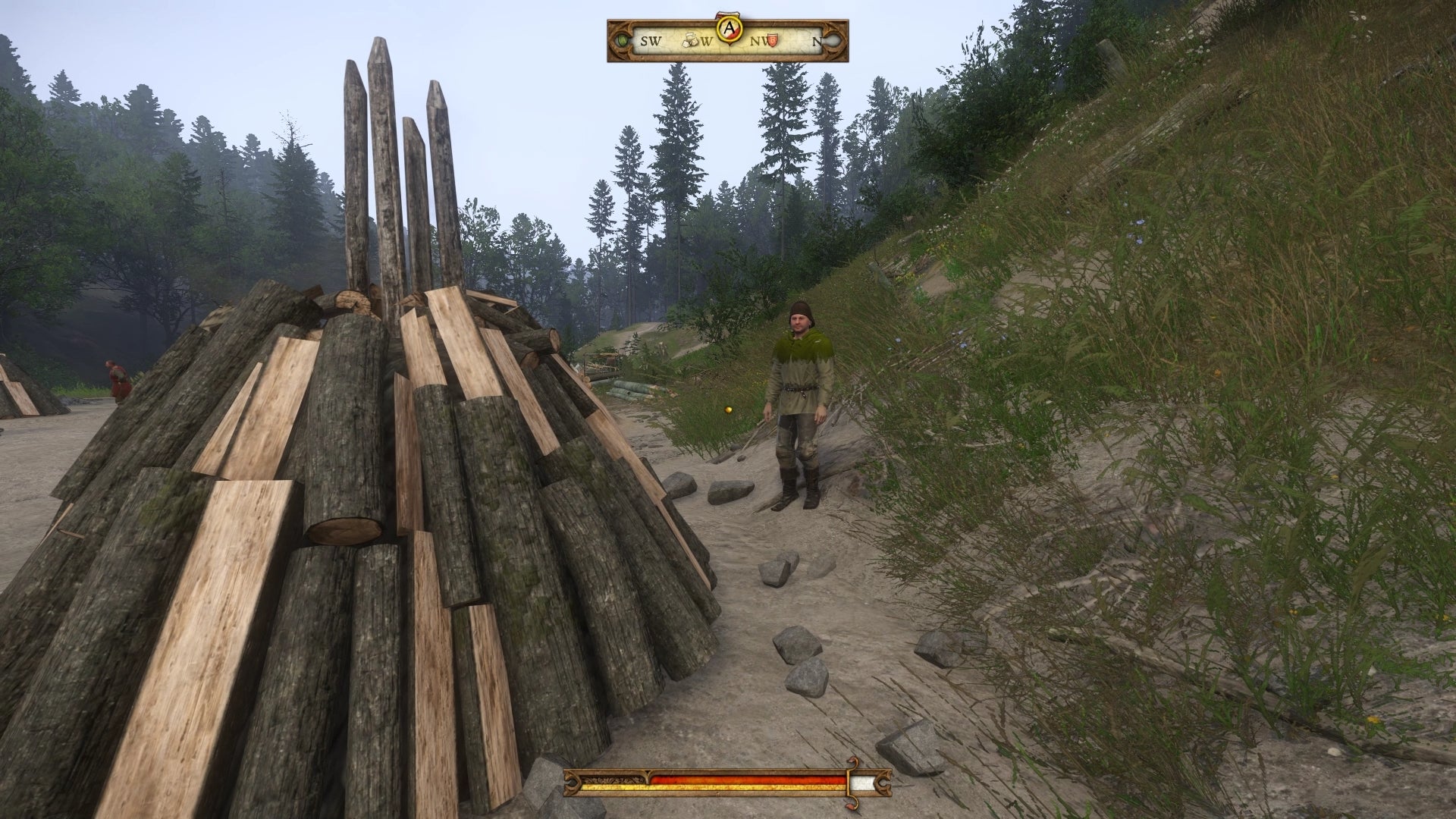Viewport: 1456px width, 819px height.
Task: Click the banner flag above the quest marker
Action: coord(727,14)
